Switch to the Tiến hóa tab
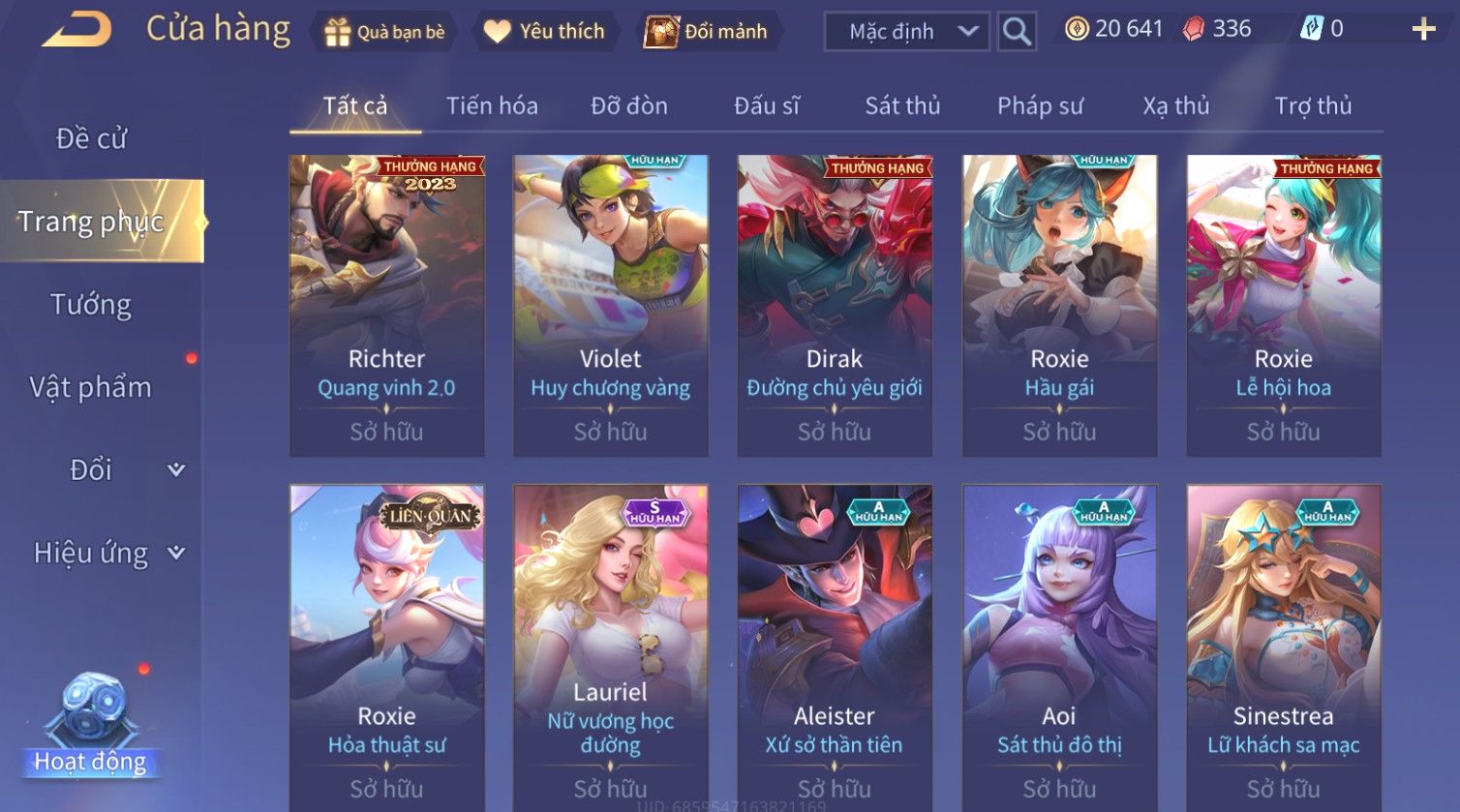 click(492, 105)
